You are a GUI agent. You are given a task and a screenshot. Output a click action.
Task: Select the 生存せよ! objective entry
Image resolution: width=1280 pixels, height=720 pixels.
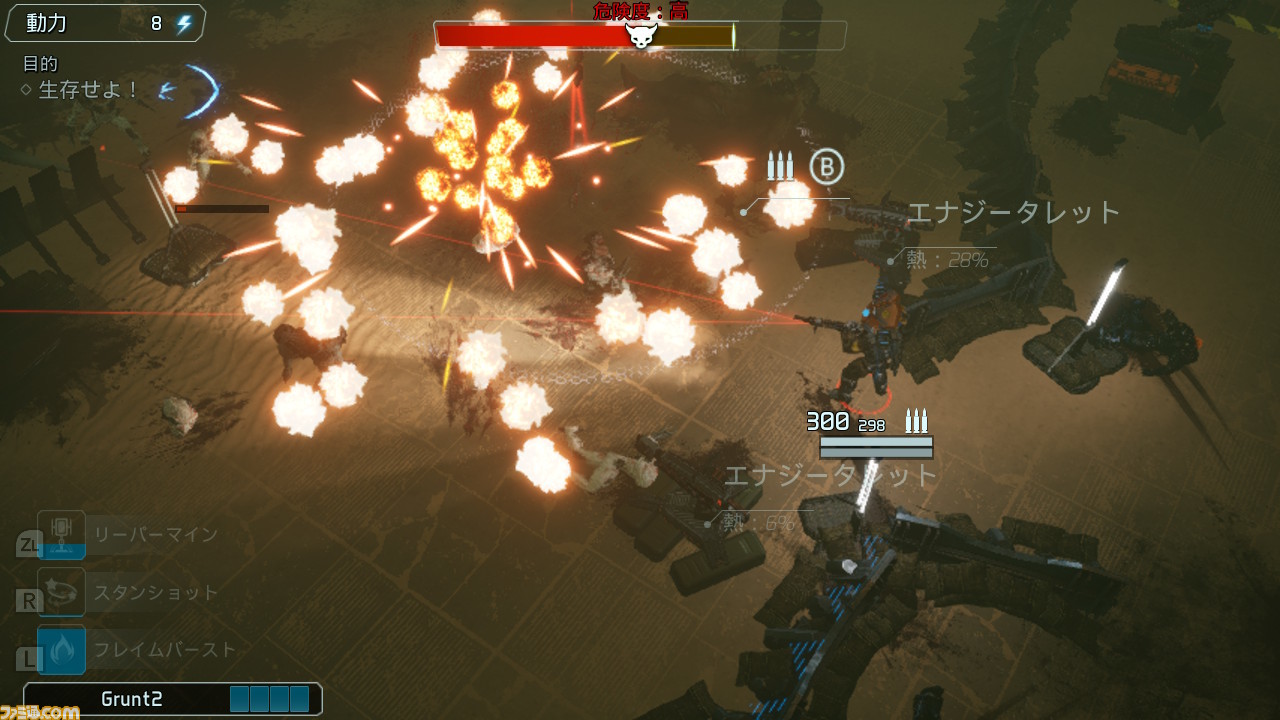[x=88, y=90]
